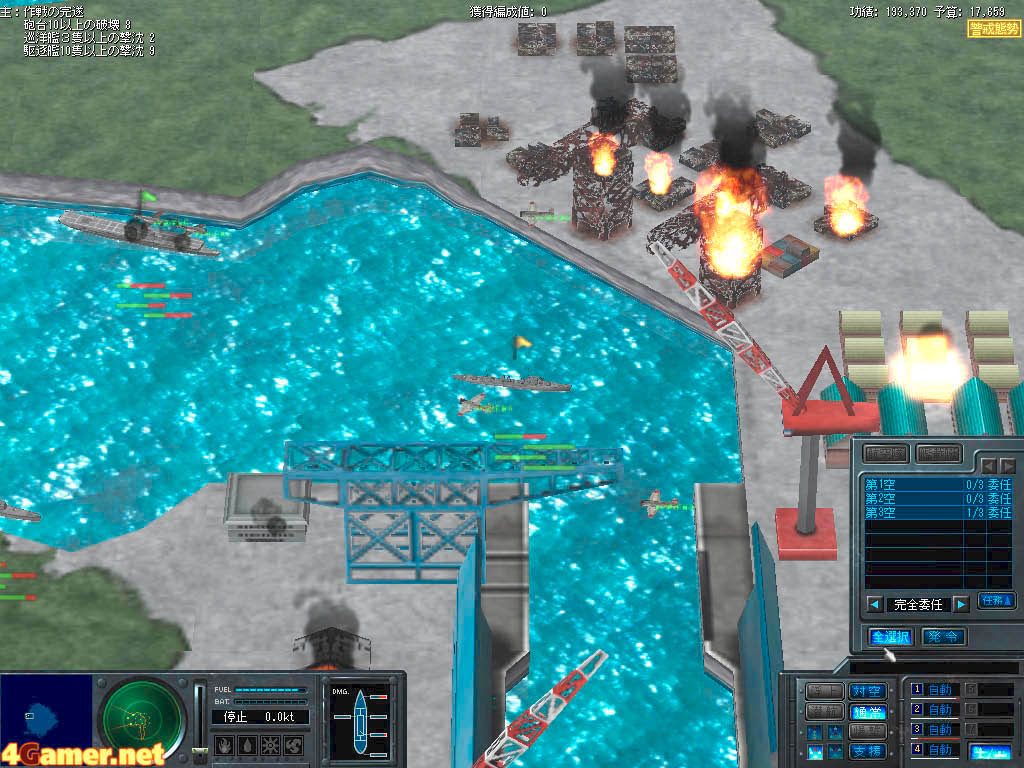Activate the 対空 anti-air mode

[x=866, y=691]
